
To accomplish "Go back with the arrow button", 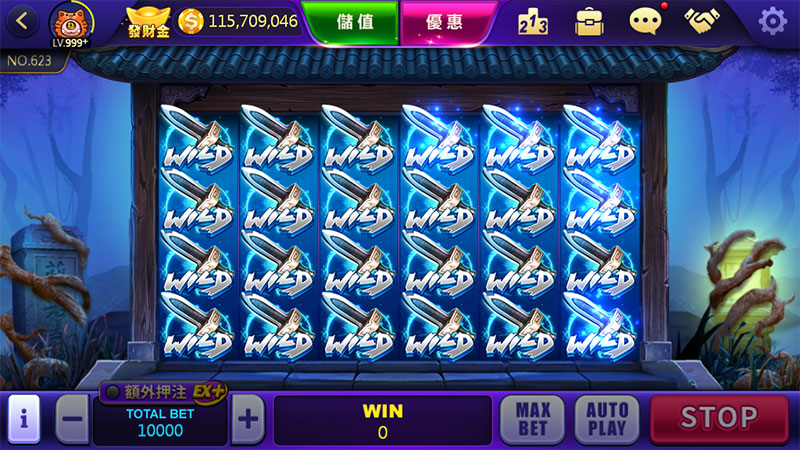I will pyautogui.click(x=23, y=20).
